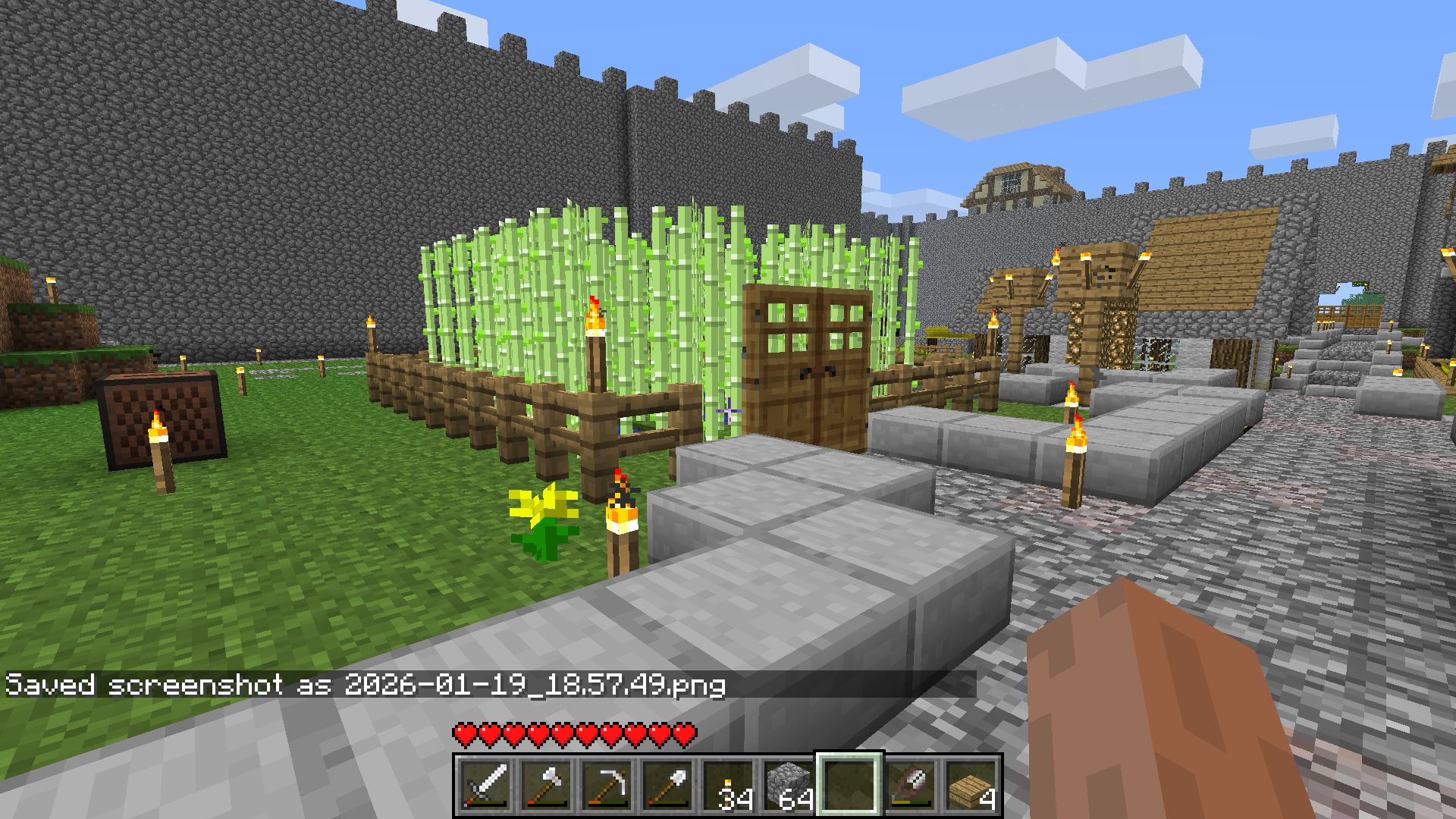Viewport: 1456px width, 819px height.
Task: Select the stack of 34 torches
Action: 728,786
